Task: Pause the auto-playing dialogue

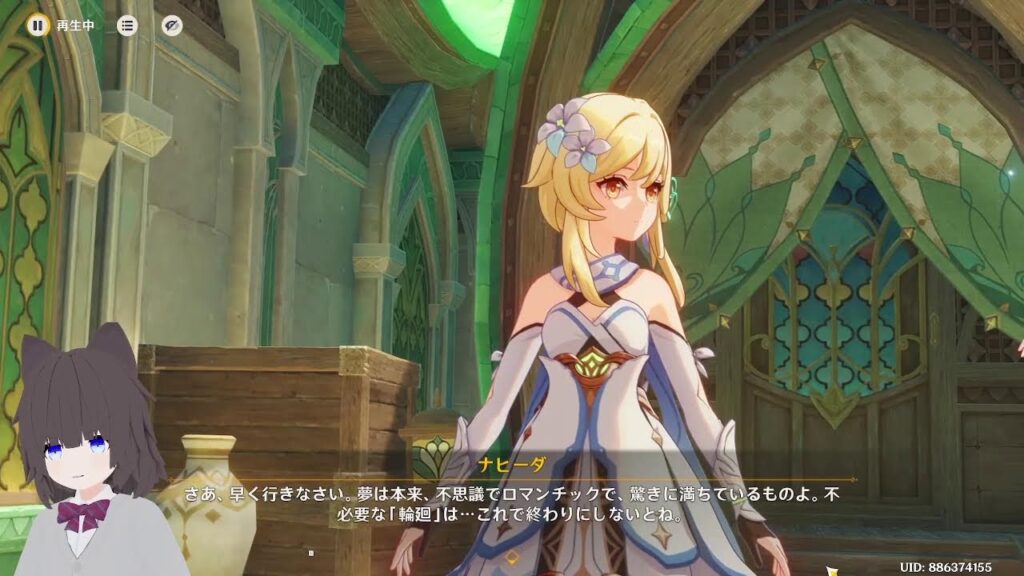Action: click(38, 26)
